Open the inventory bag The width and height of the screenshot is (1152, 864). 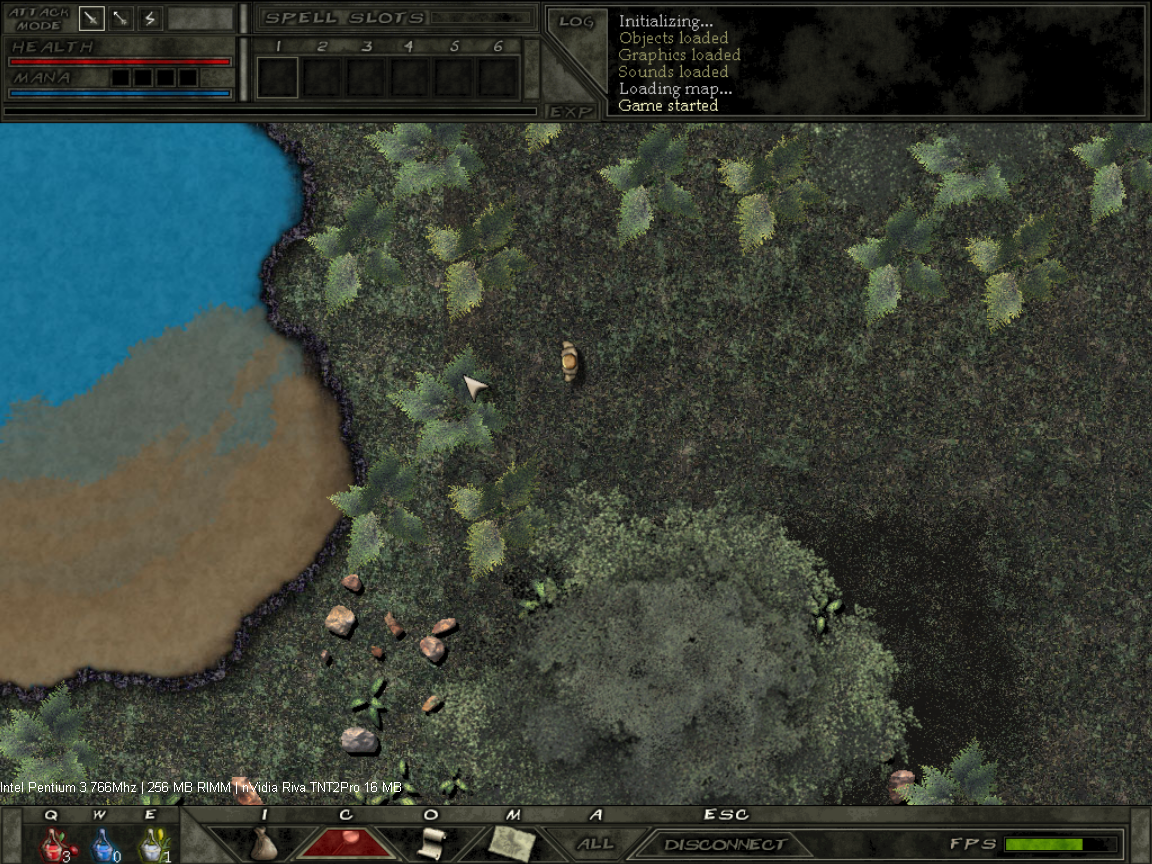click(263, 843)
